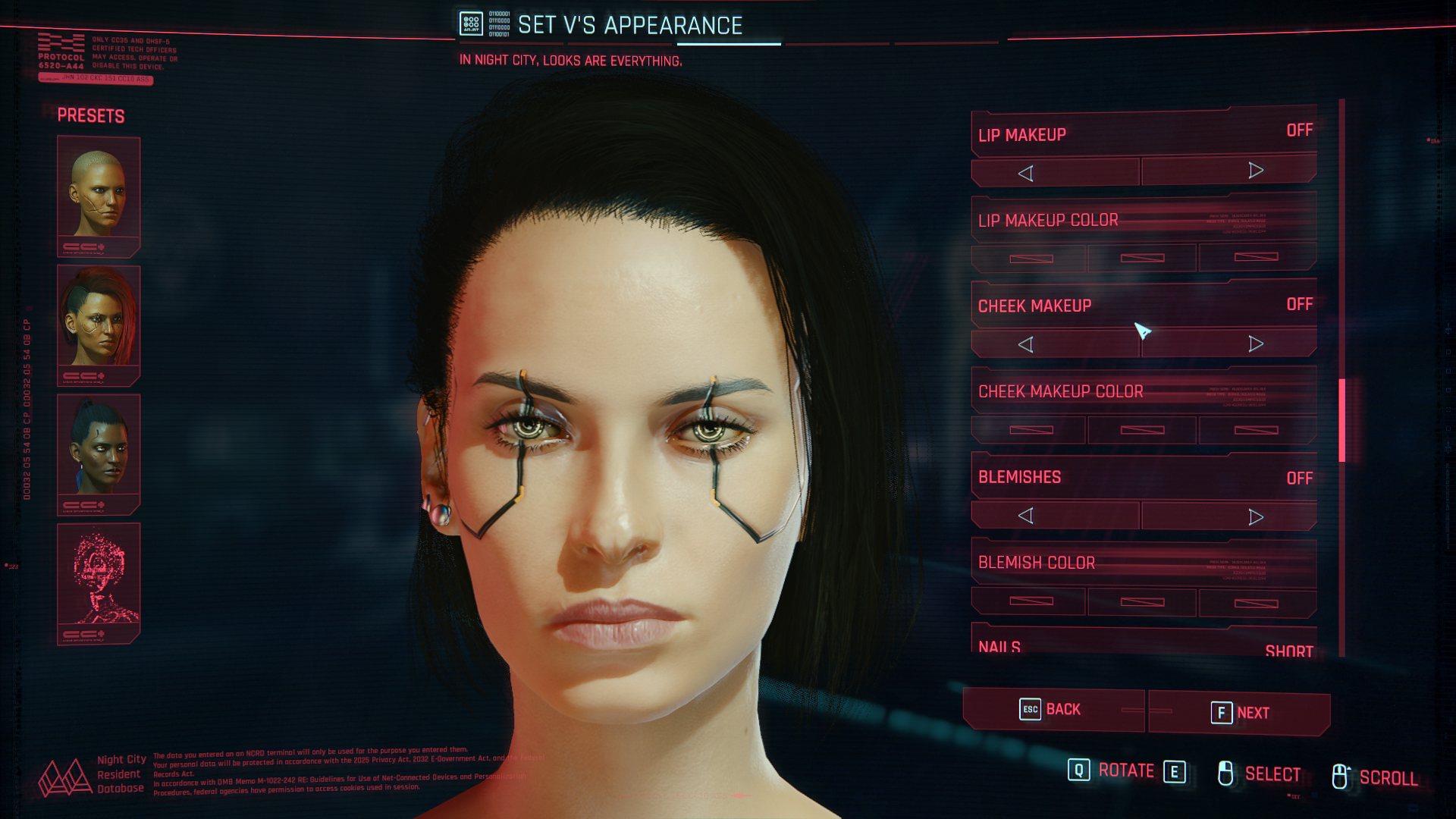The width and height of the screenshot is (1456, 819).
Task: Pick the bald head preset thumbnail
Action: [99, 195]
